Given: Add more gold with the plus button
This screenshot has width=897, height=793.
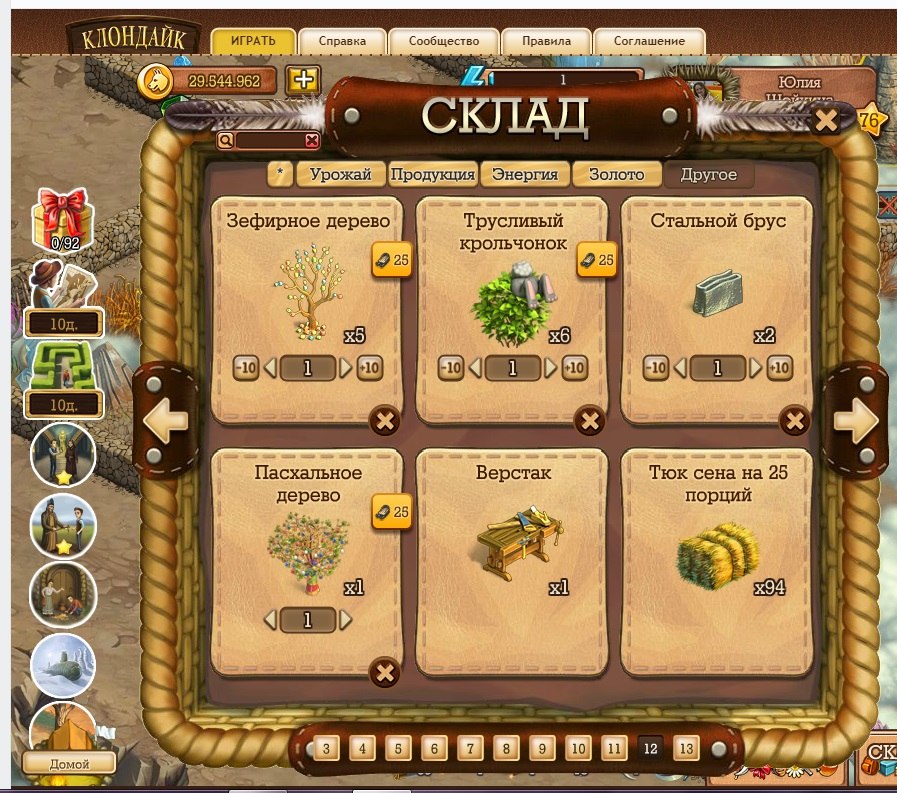Looking at the screenshot, I should pyautogui.click(x=302, y=80).
